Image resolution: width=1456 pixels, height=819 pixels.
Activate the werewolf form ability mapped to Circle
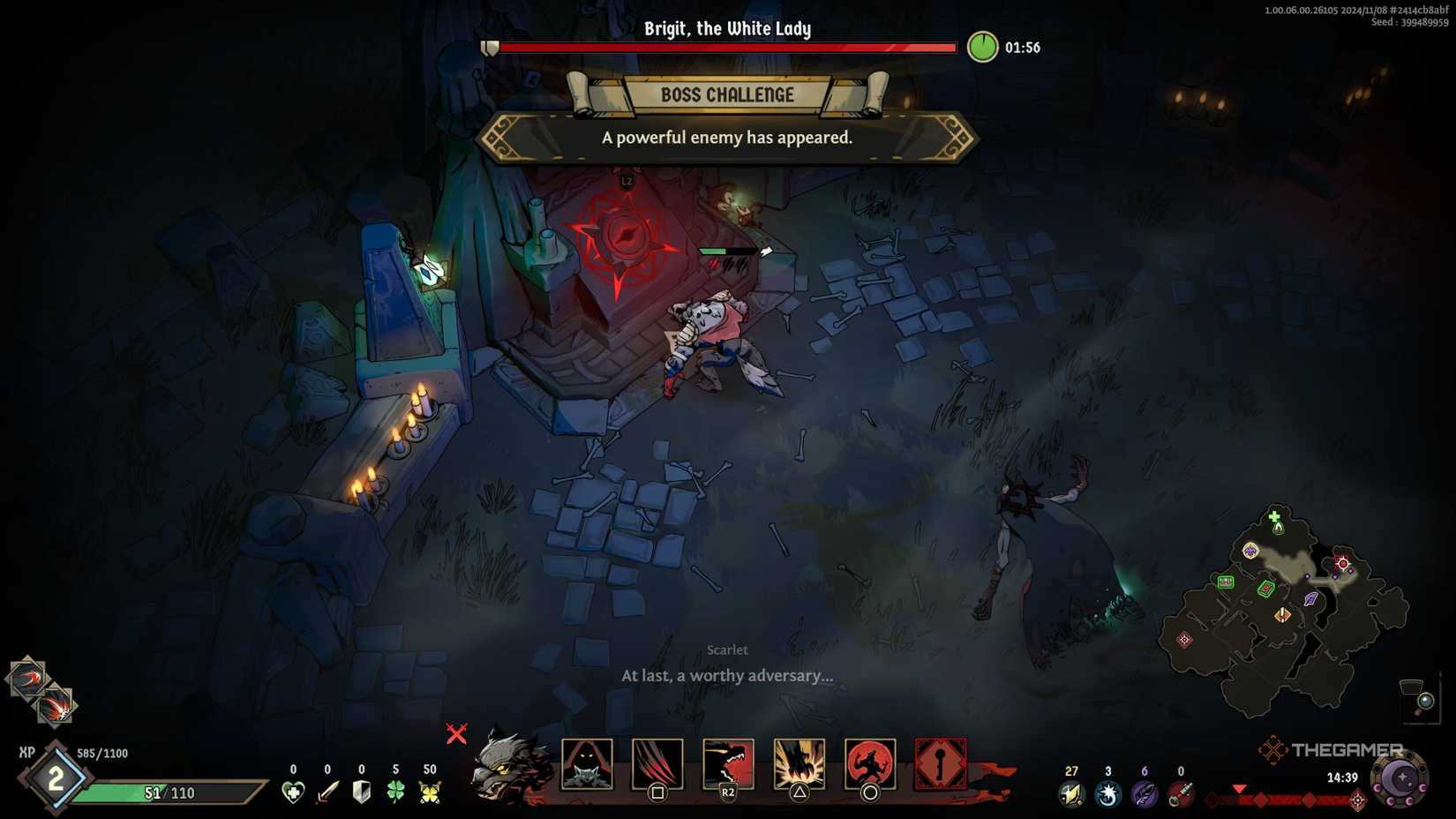click(871, 765)
